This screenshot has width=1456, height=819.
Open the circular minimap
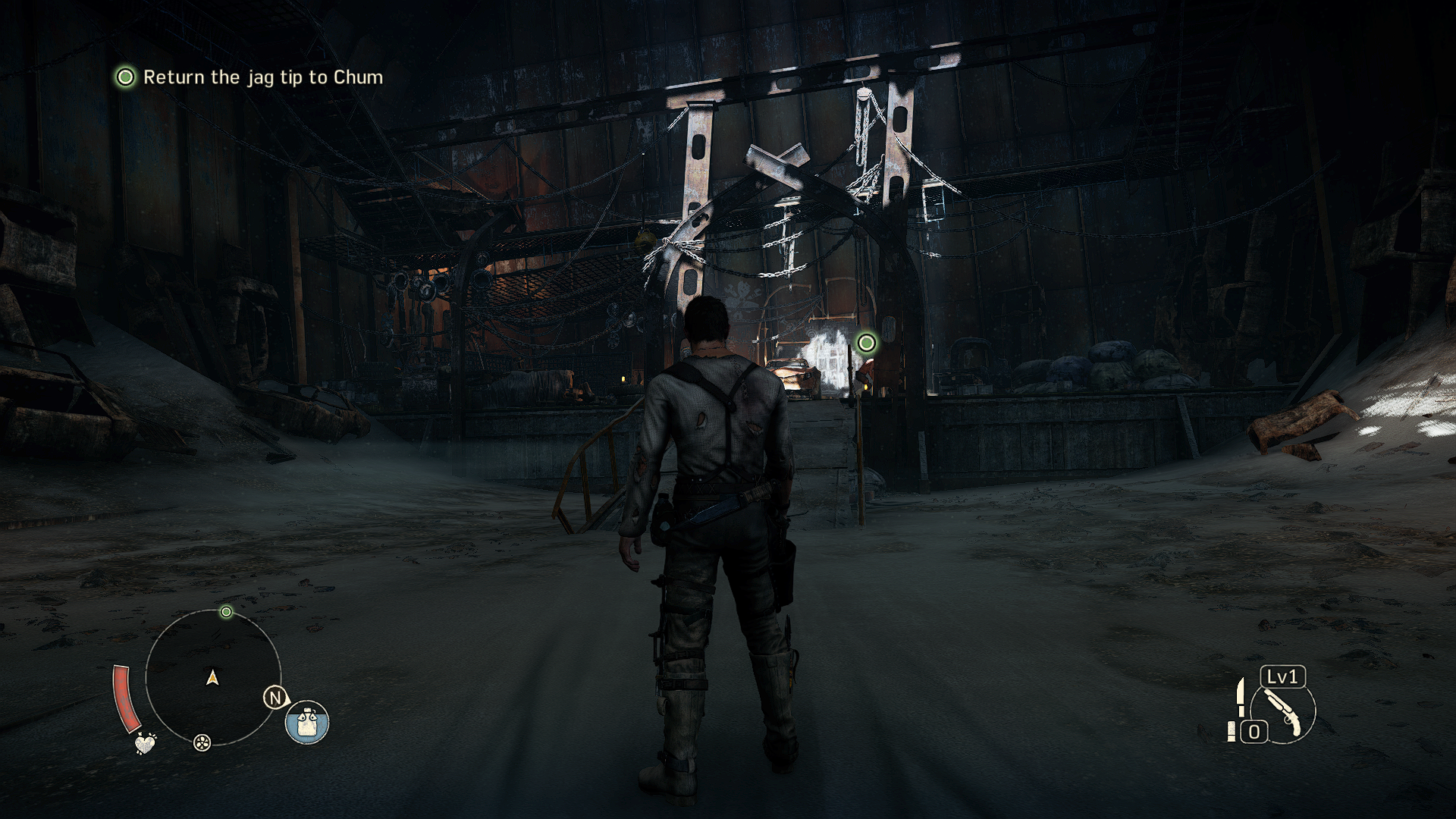[x=212, y=677]
